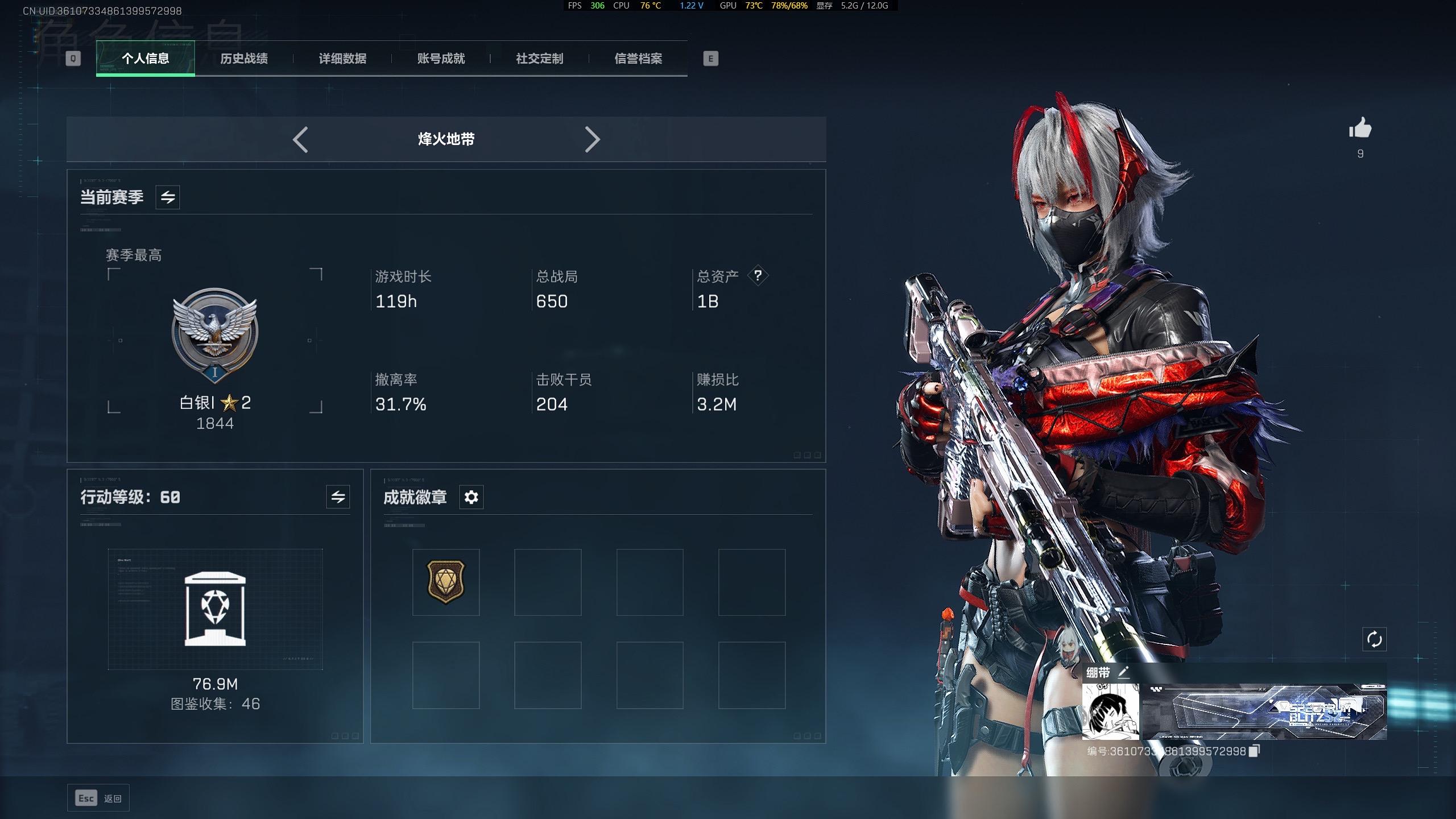
Task: Click the left arrow beside 烽火地带
Action: click(300, 139)
